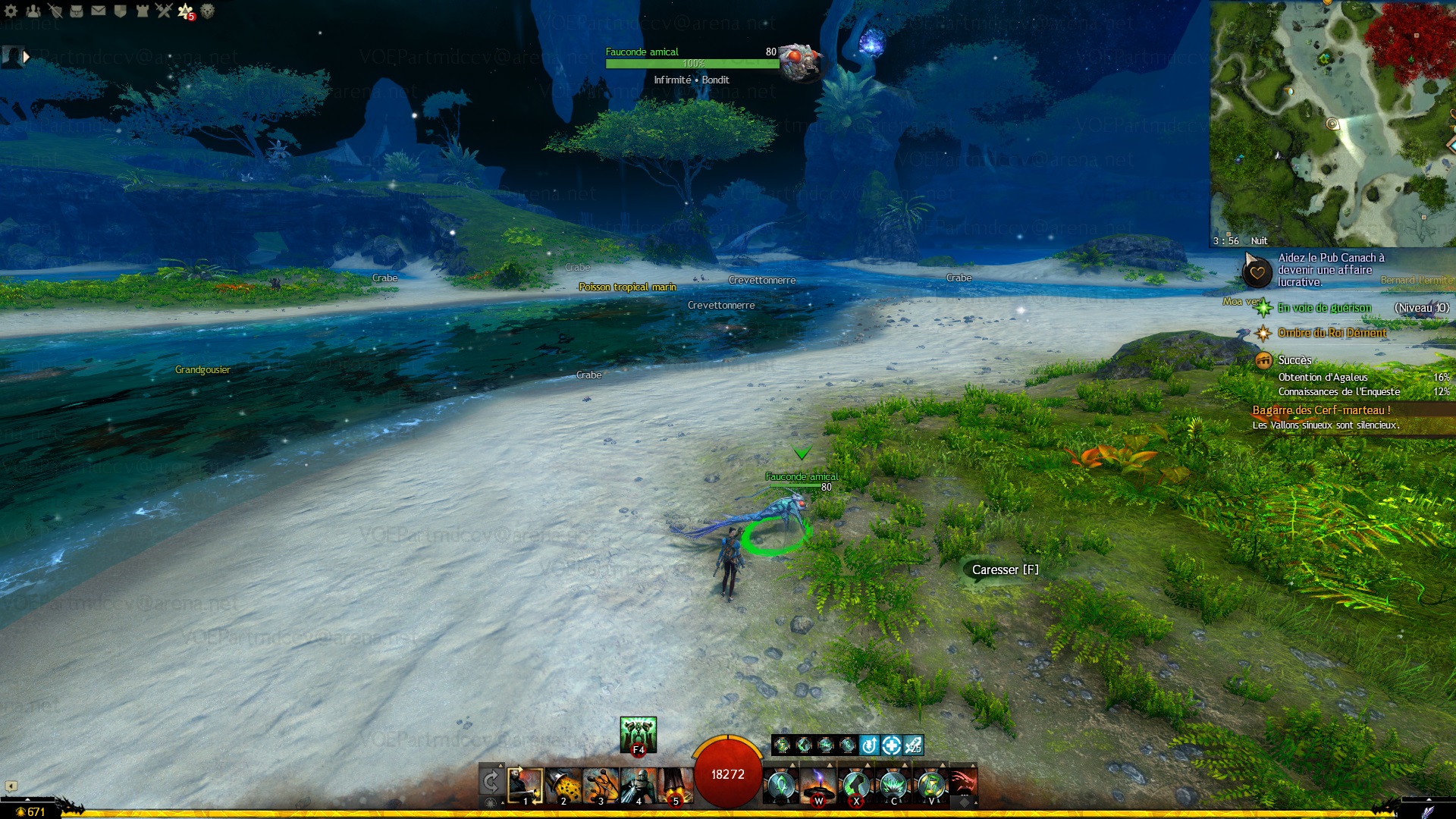
Task: Open the World vs World castle icon
Action: pos(142,11)
